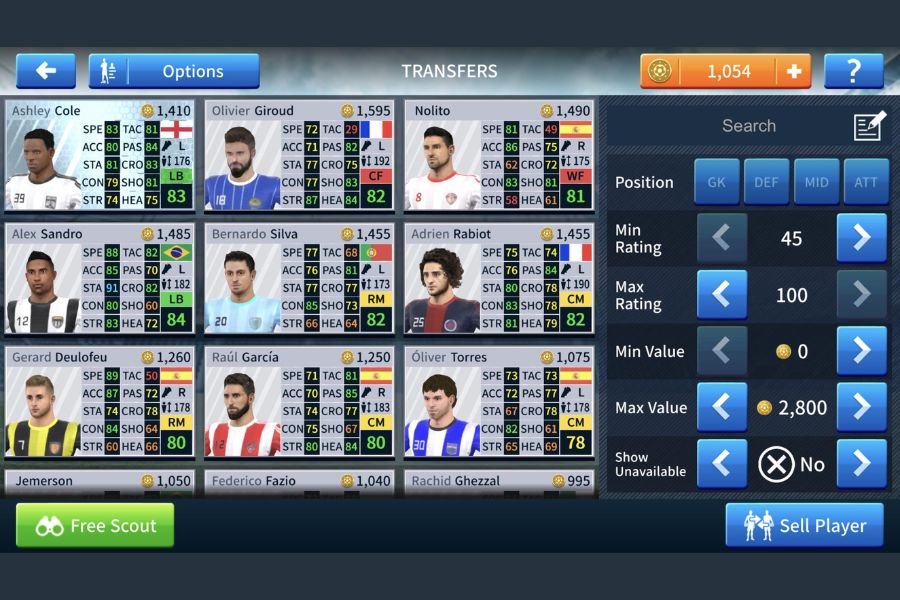
Task: Choose Olivier Giroud's player card
Action: 299,156
